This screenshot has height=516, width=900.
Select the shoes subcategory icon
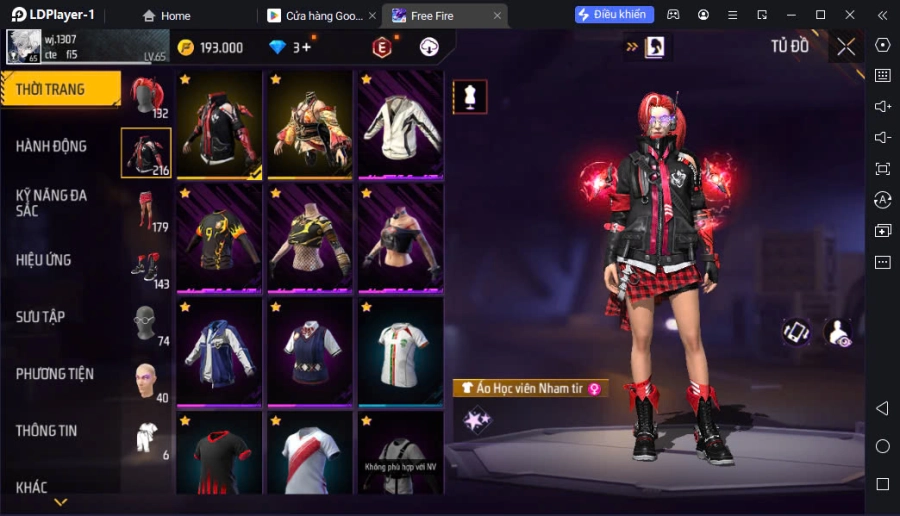(x=146, y=267)
